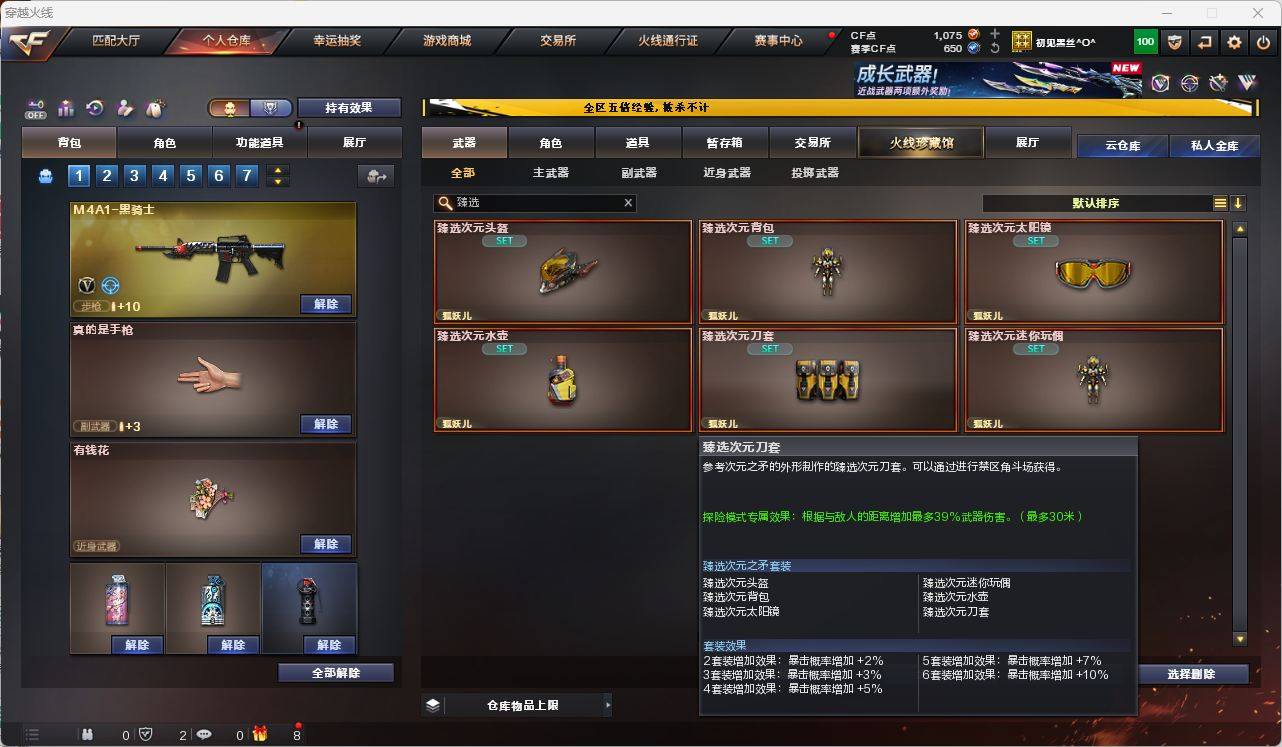Click the channel switch arrow icon near settings
The image size is (1282, 747).
click(x=1204, y=42)
